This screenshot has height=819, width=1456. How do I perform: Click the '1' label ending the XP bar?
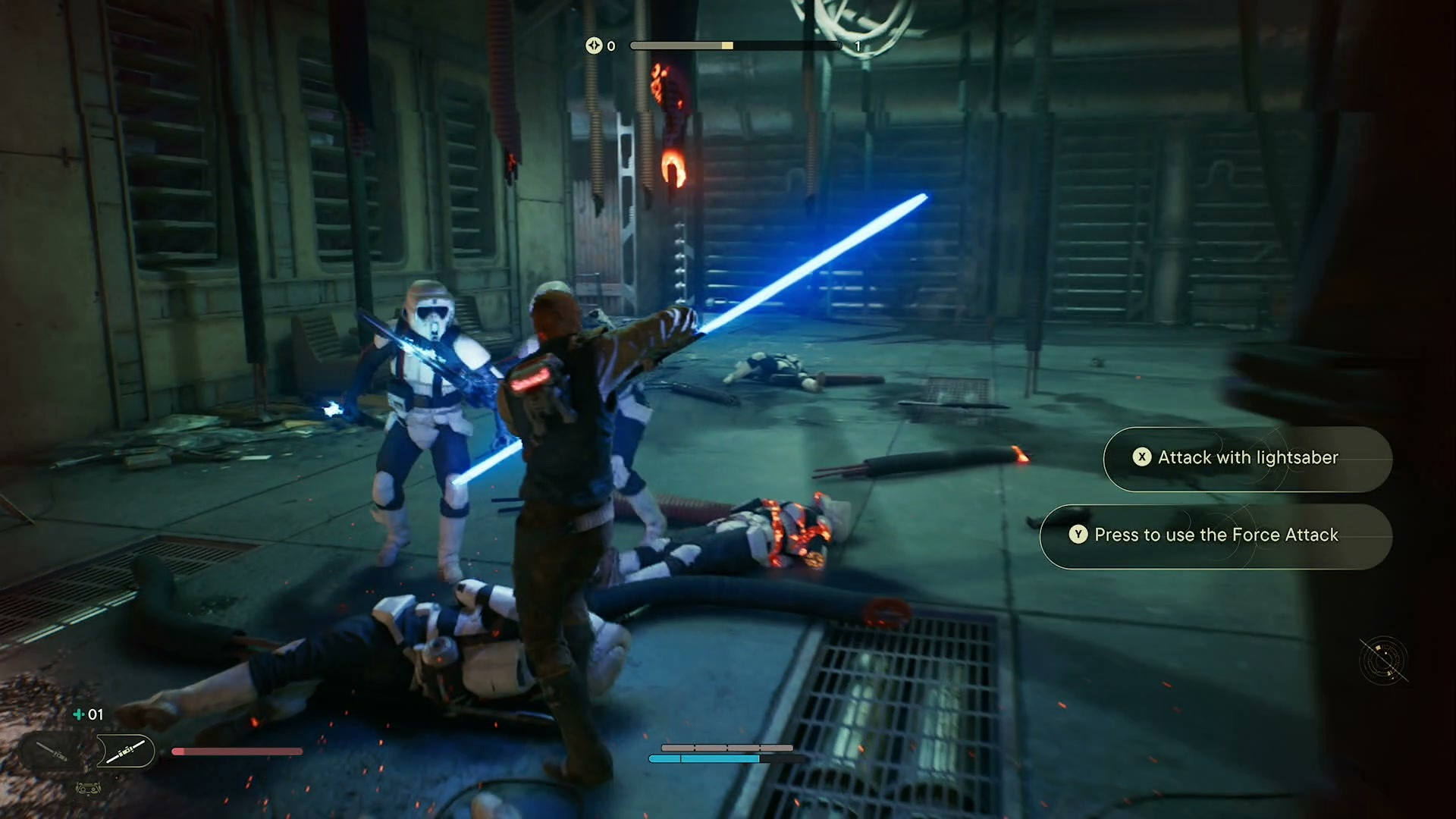pyautogui.click(x=858, y=46)
